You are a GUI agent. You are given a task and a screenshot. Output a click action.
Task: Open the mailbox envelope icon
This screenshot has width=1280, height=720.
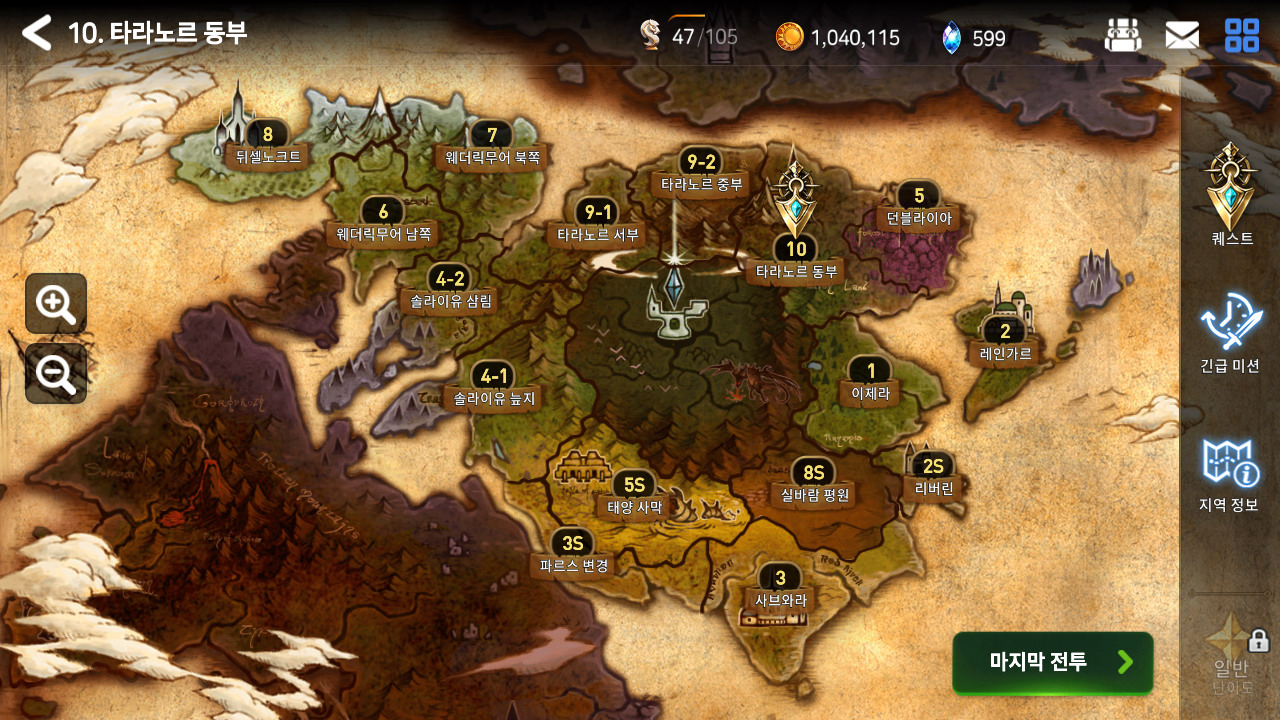1182,36
